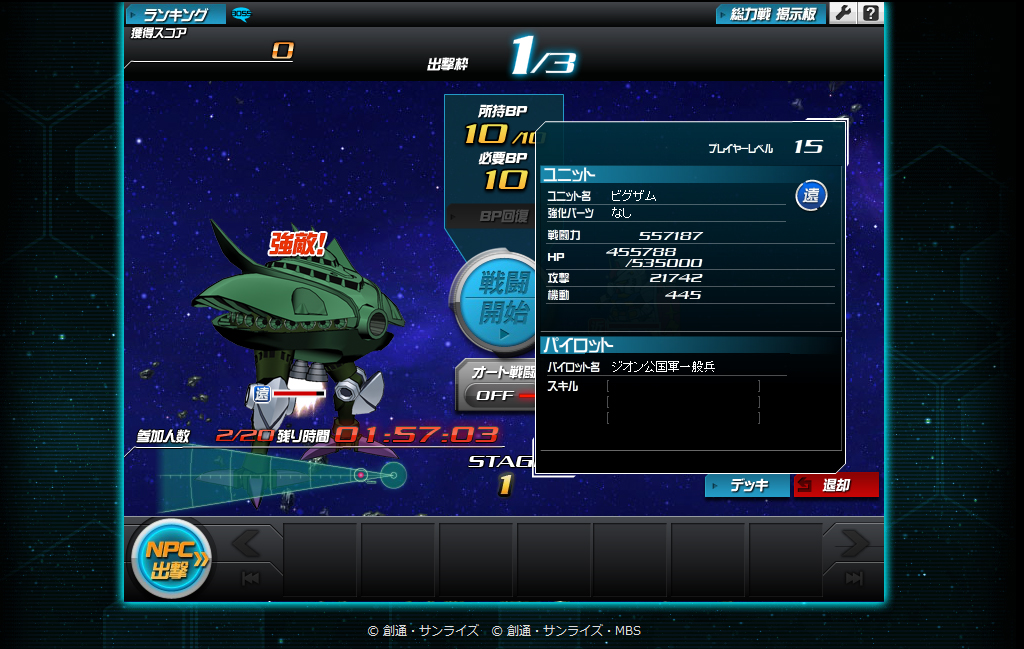Page the unit list left one step

coord(247,543)
